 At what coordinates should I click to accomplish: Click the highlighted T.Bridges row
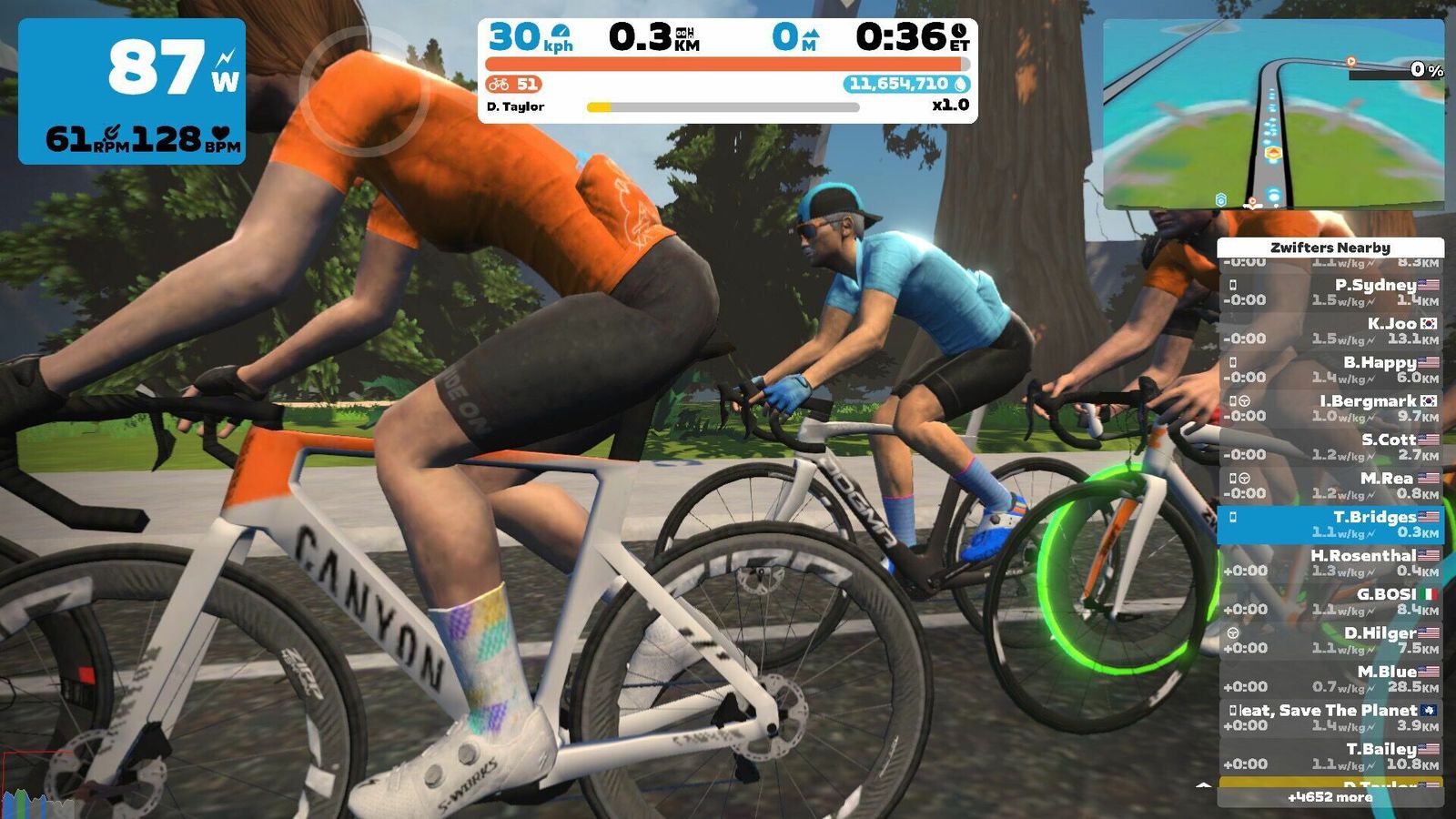coord(1330,525)
